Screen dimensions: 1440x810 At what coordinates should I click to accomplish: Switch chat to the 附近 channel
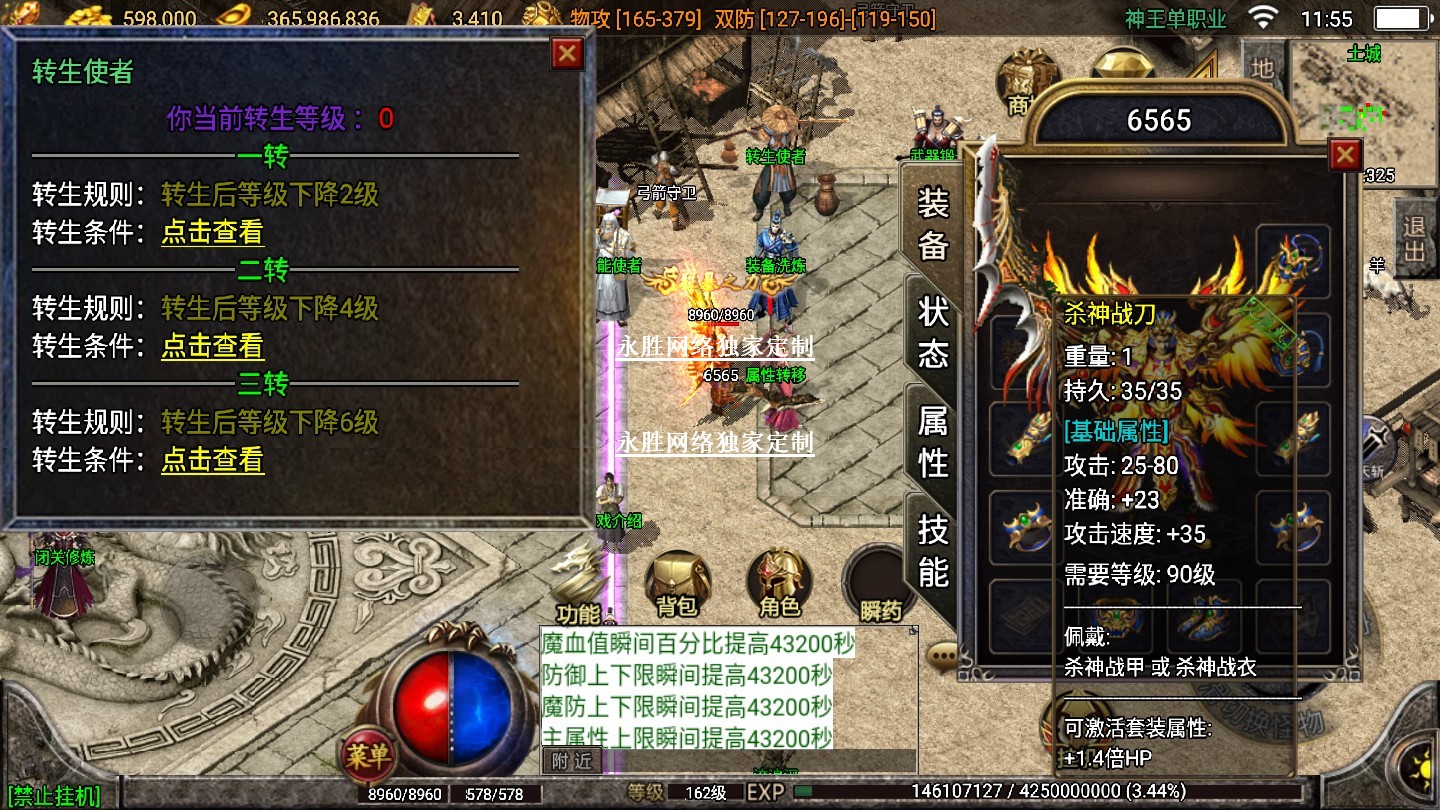572,761
